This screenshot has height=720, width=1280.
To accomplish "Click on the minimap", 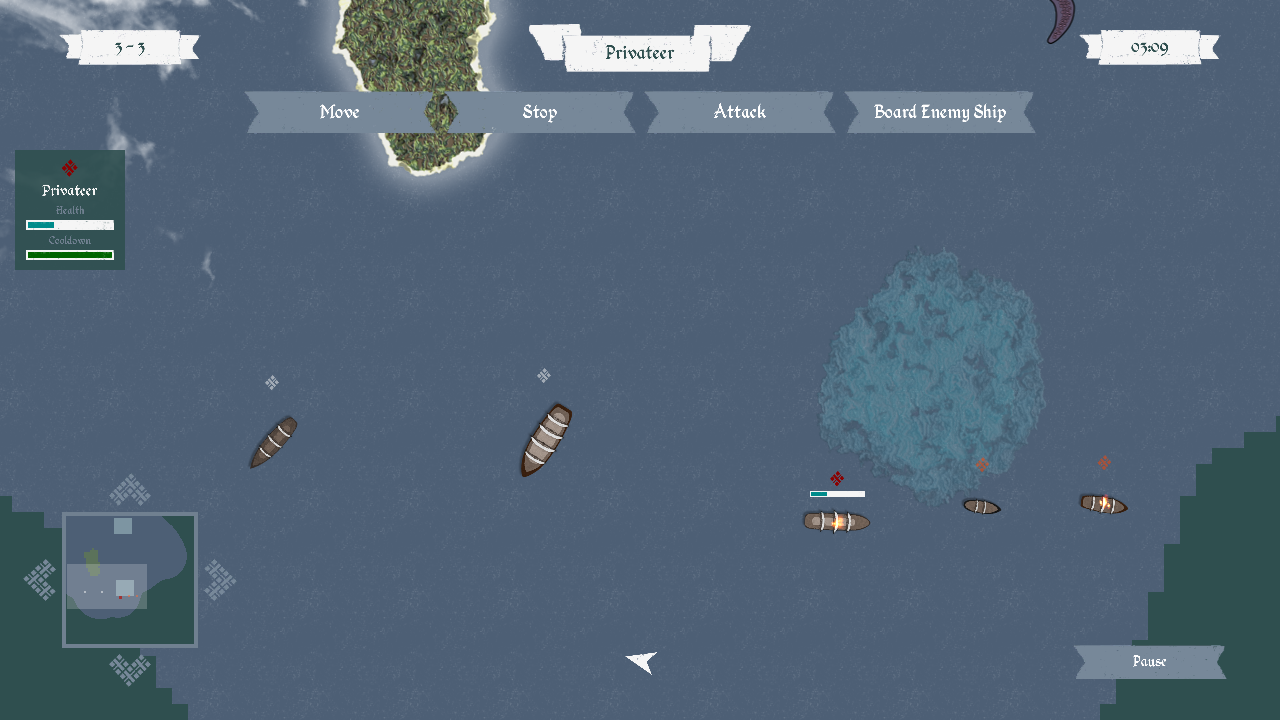I will [x=130, y=580].
